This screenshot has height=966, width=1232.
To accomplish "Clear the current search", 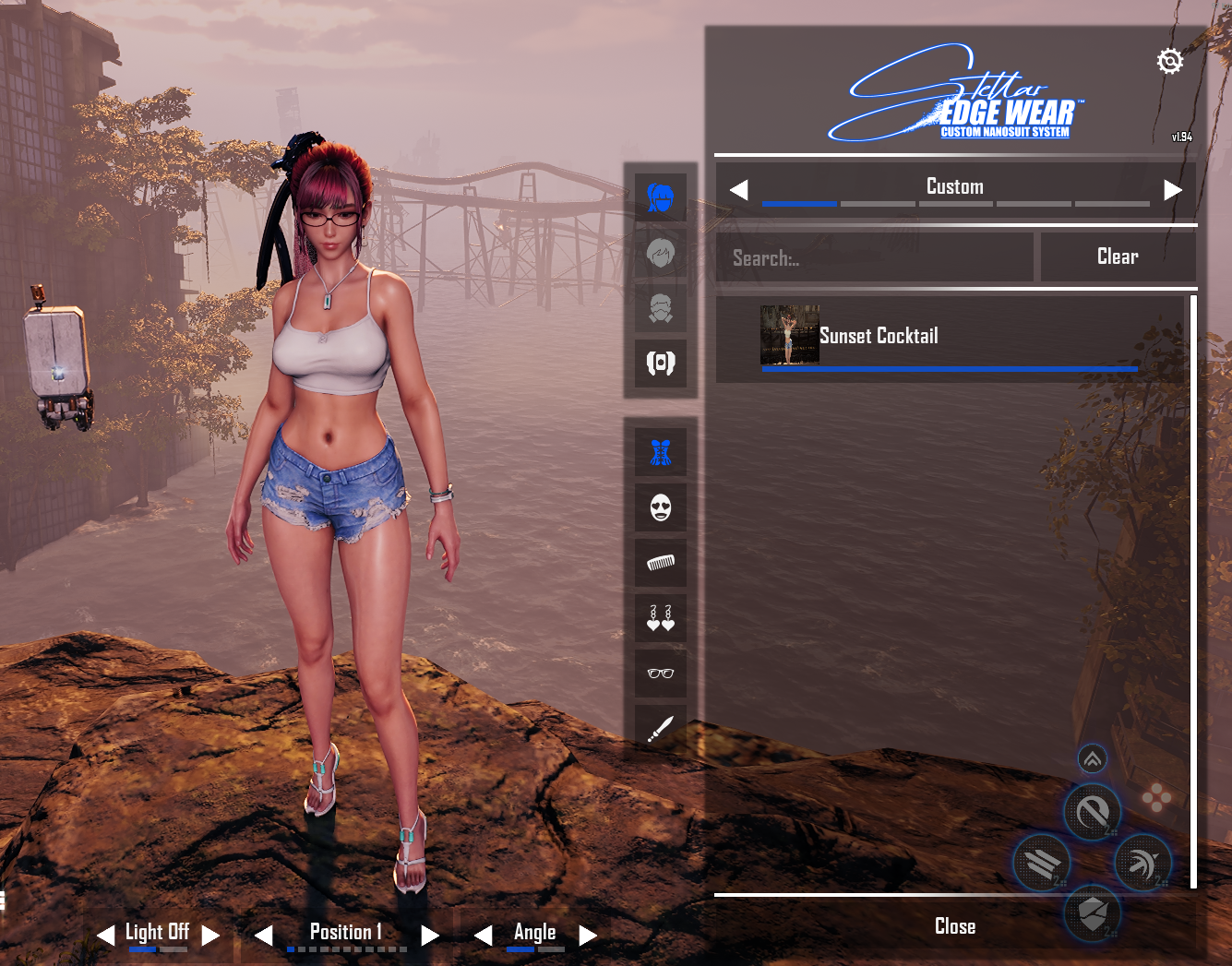I will tap(1117, 256).
